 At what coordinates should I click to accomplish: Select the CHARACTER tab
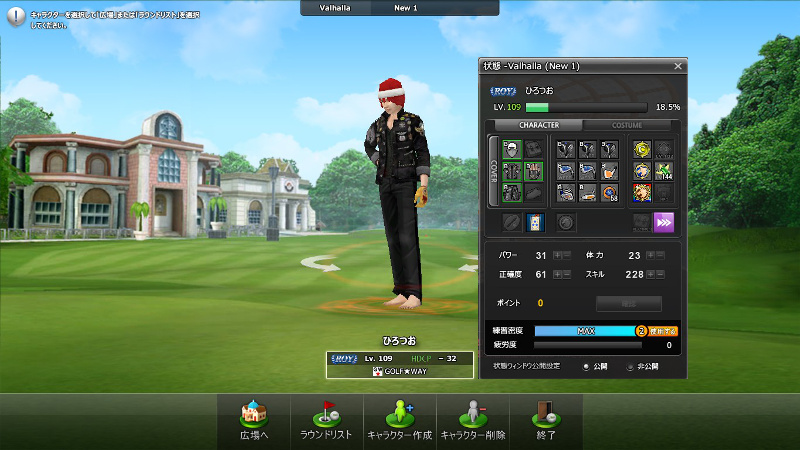click(x=537, y=125)
